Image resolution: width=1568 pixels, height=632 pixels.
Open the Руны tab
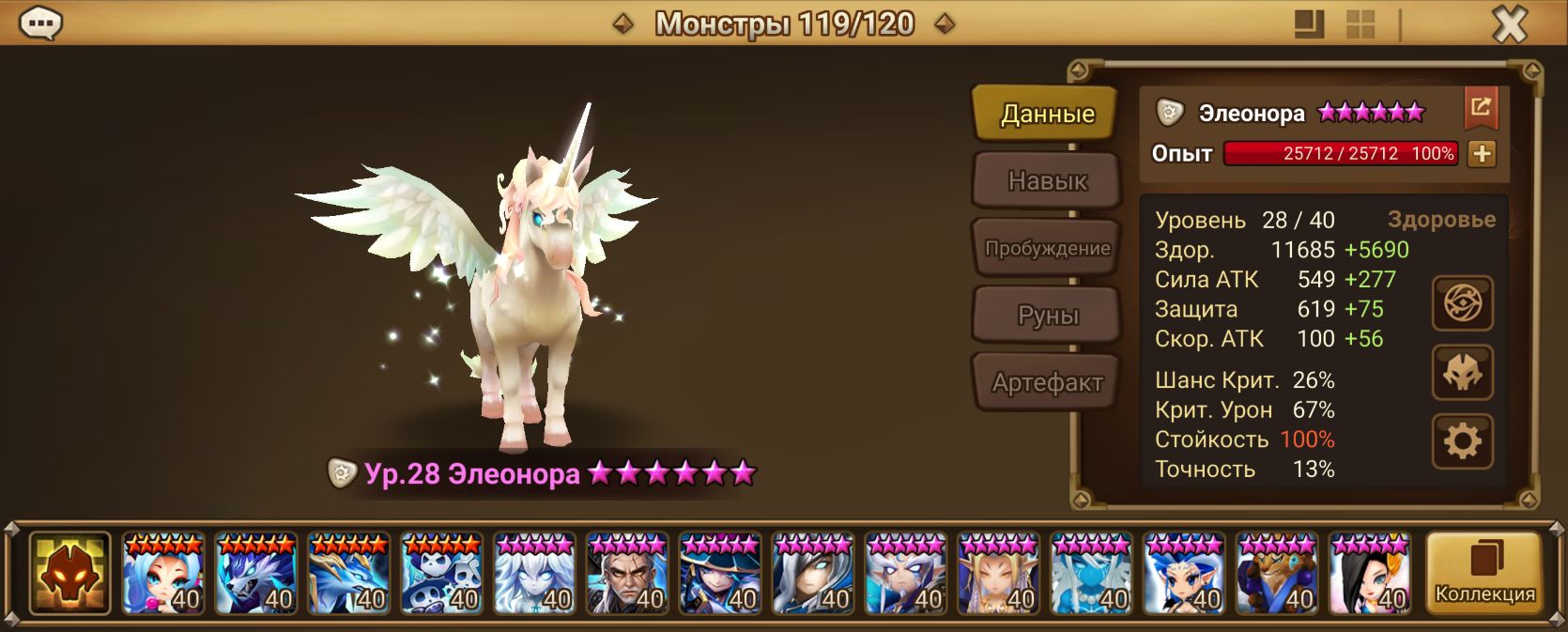click(x=1046, y=316)
